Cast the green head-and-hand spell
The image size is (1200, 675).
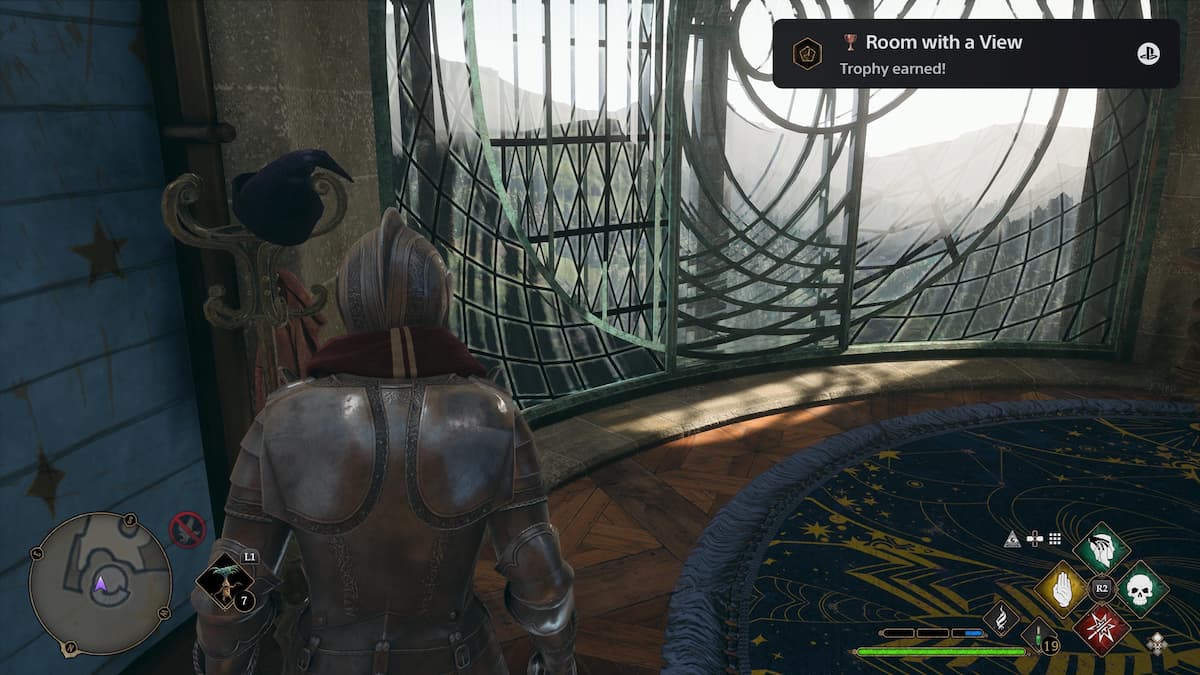(x=1101, y=549)
